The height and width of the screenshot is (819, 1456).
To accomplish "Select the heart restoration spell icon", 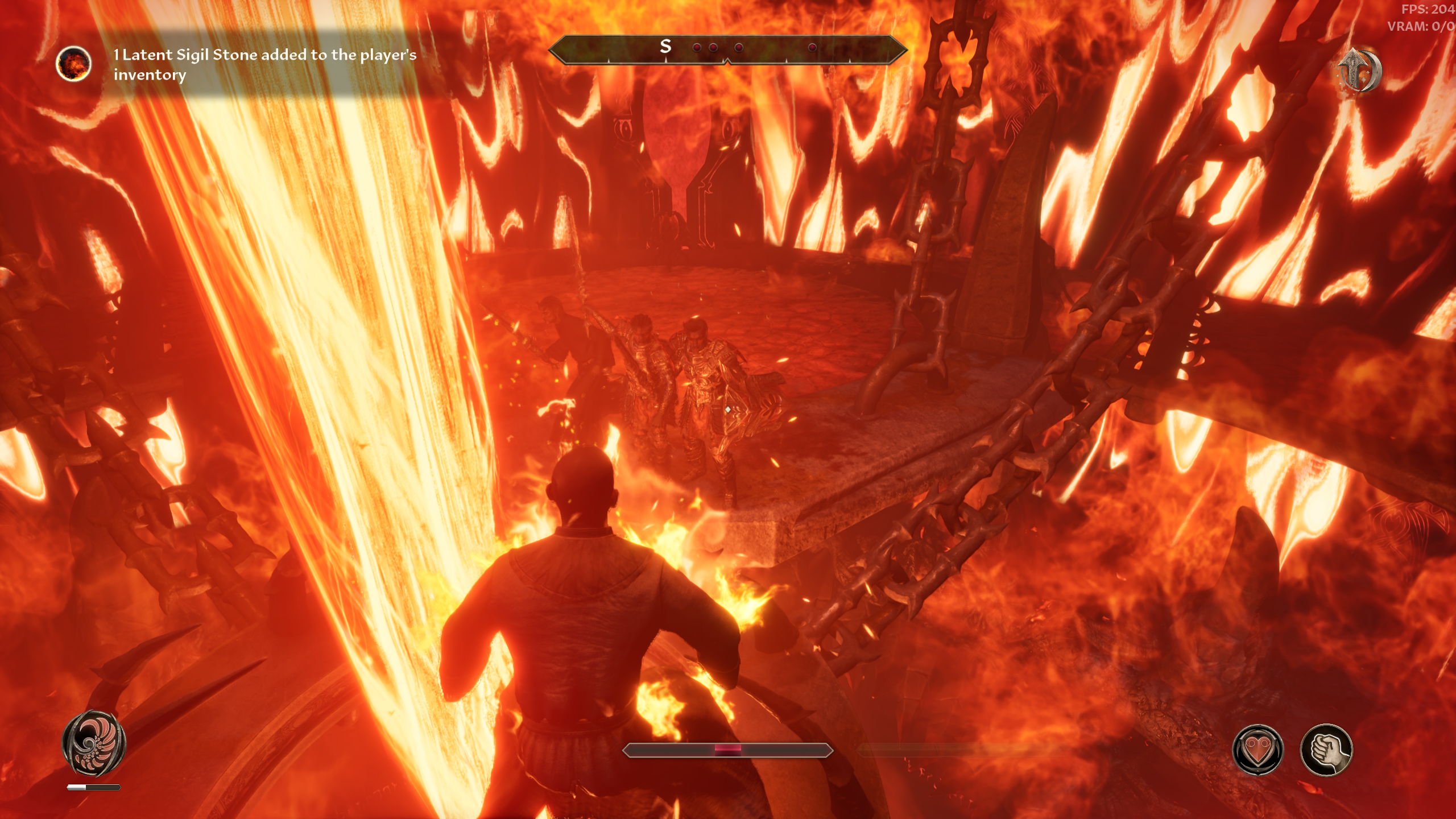I will pos(1258,750).
